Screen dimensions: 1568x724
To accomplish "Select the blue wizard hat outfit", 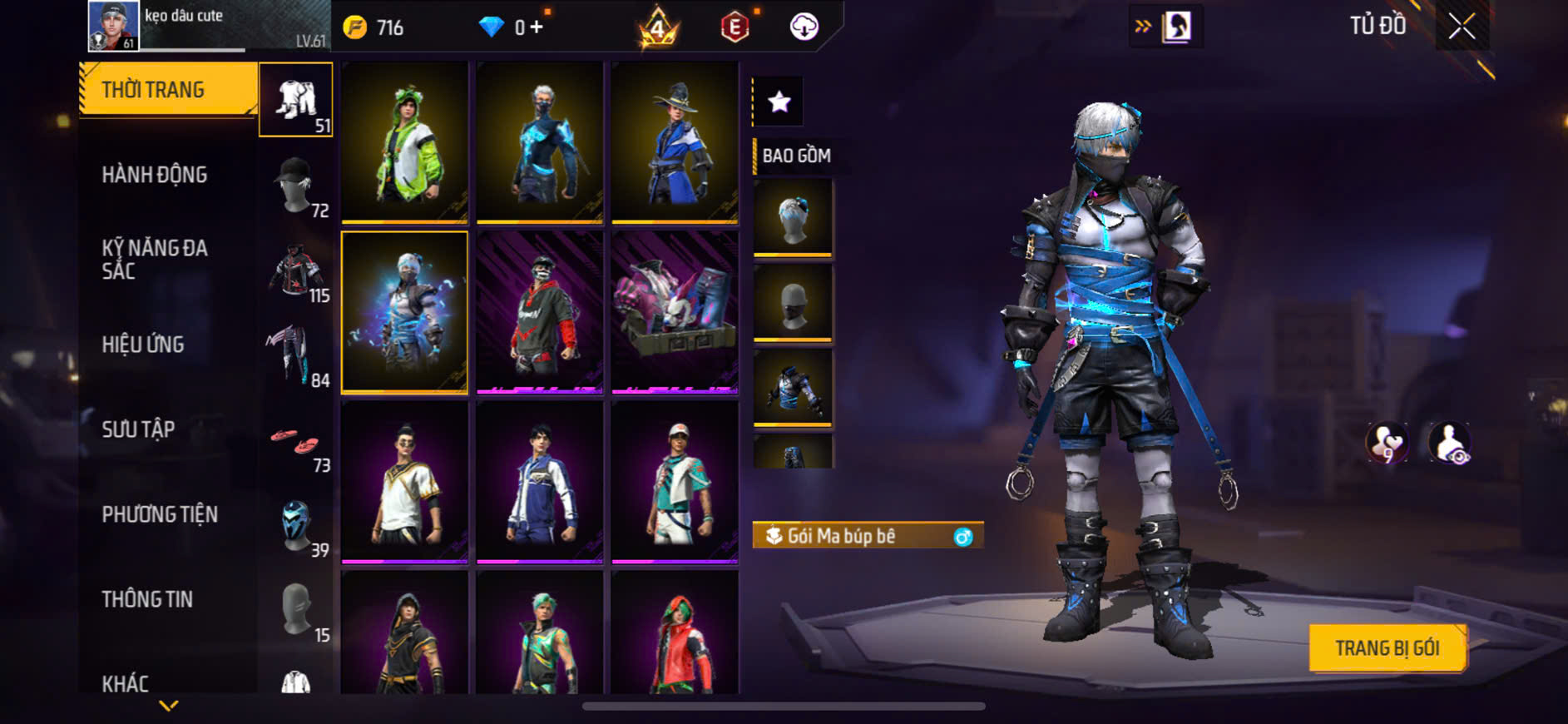I will coord(675,142).
